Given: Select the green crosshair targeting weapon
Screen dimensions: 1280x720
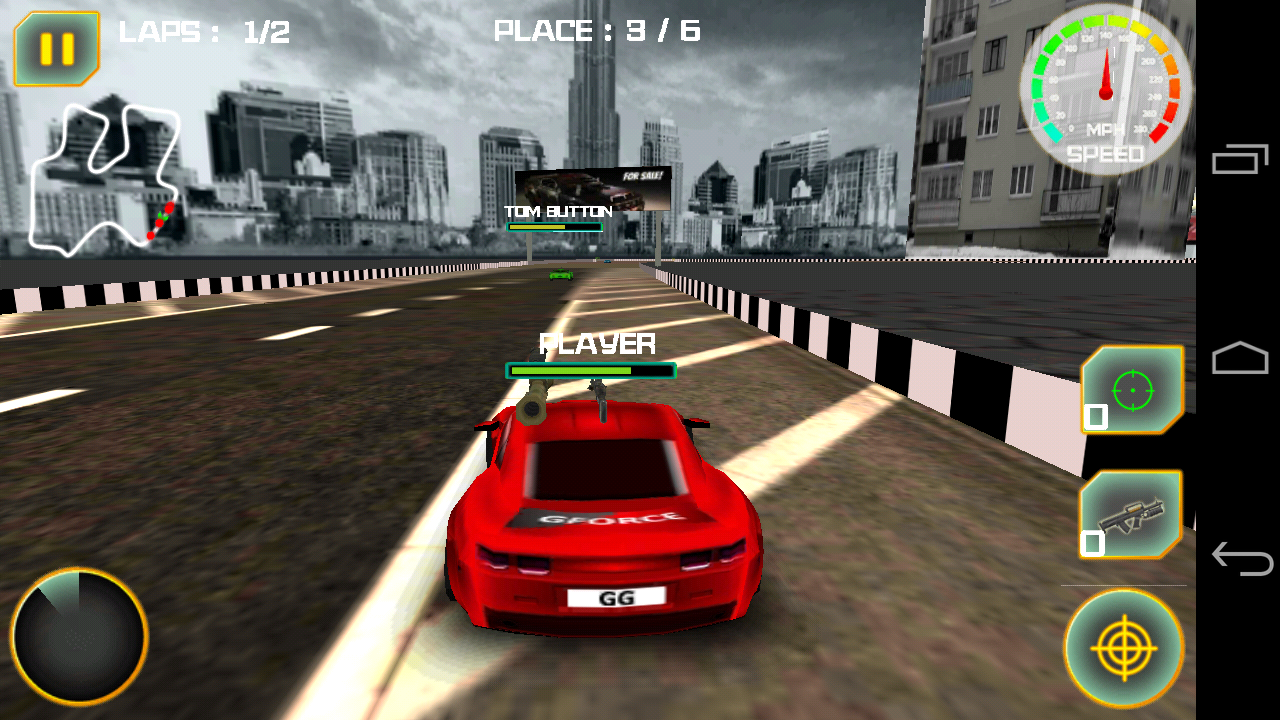Looking at the screenshot, I should [x=1133, y=390].
